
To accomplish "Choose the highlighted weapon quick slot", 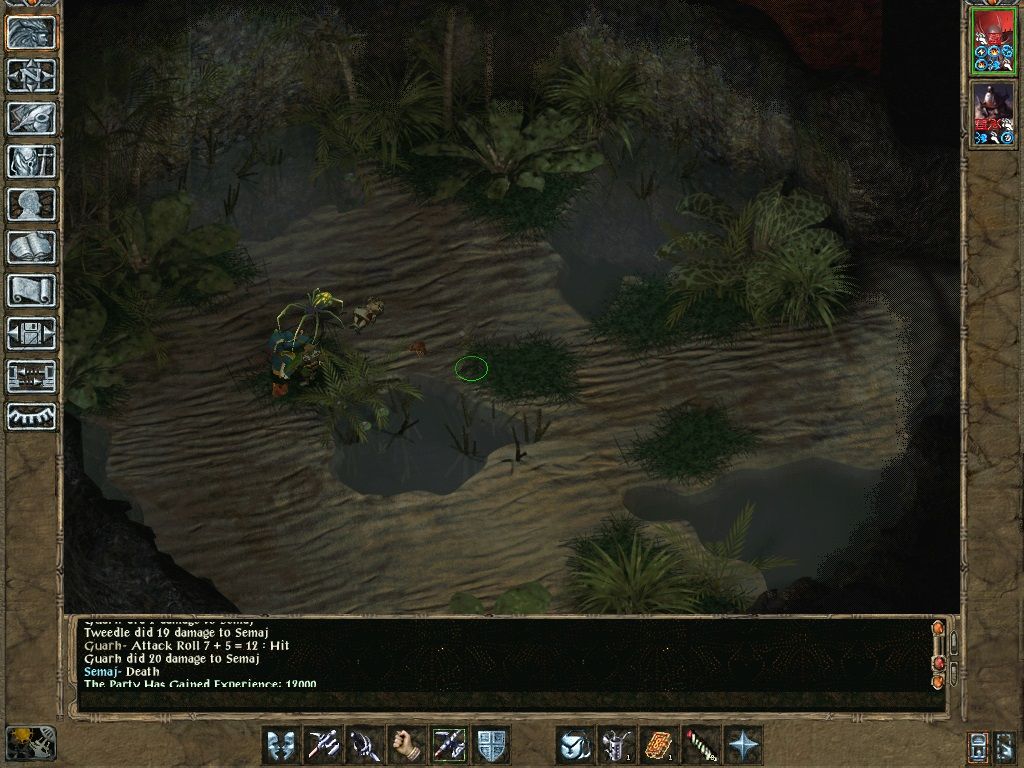I will (449, 745).
